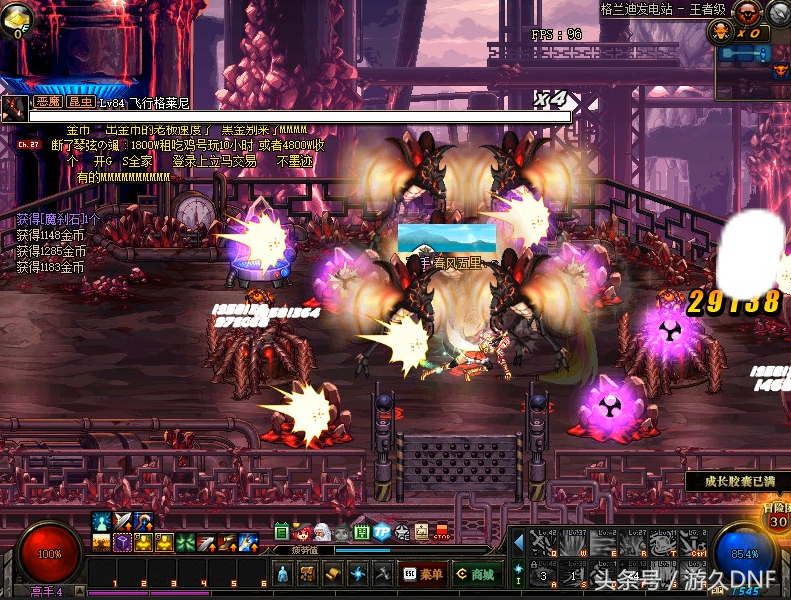Open the ESC 菜单 menu button
The width and height of the screenshot is (791, 600).
tap(423, 574)
